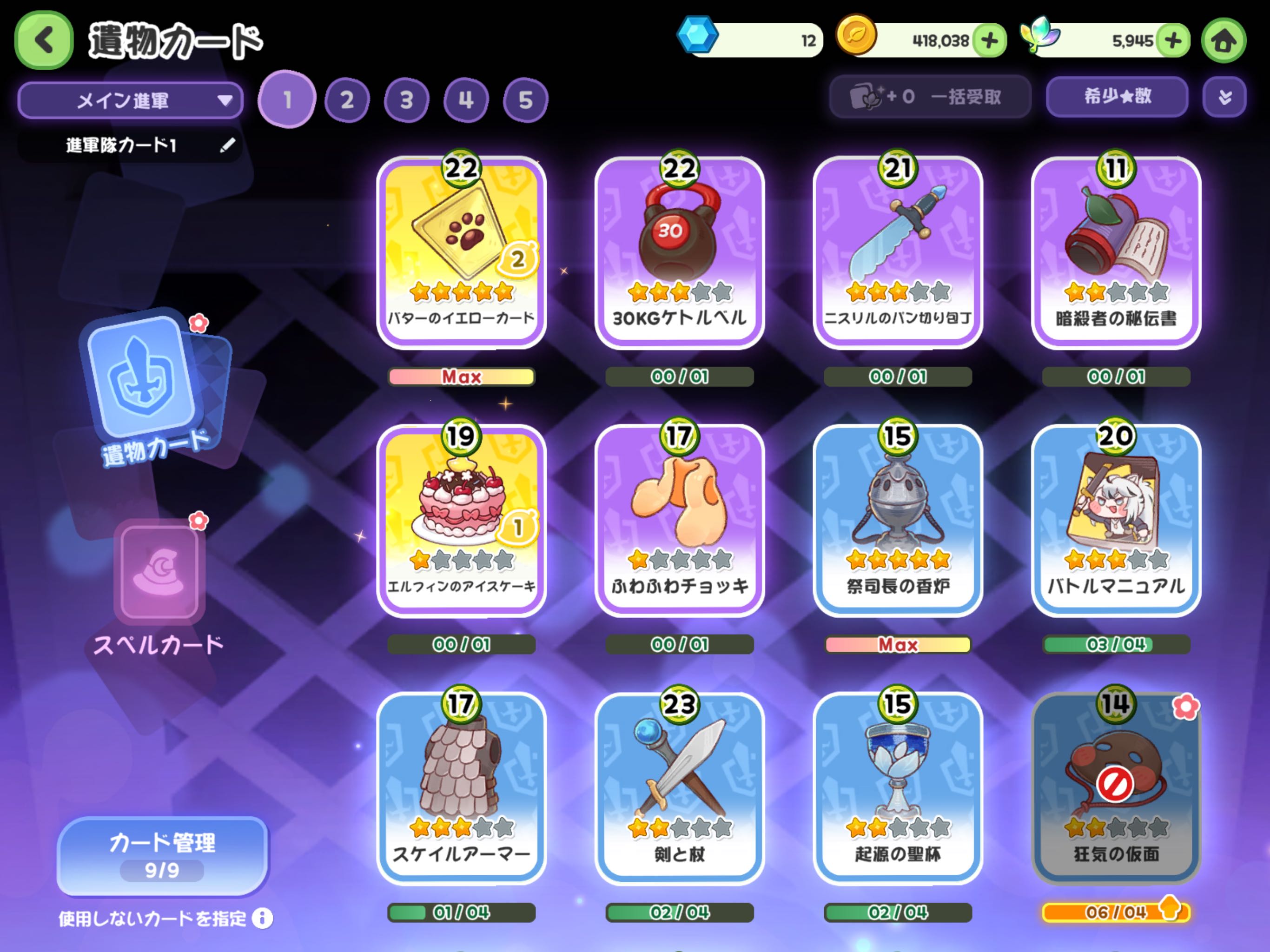
Task: Expand the double-chevron sort order button
Action: coord(1224,97)
